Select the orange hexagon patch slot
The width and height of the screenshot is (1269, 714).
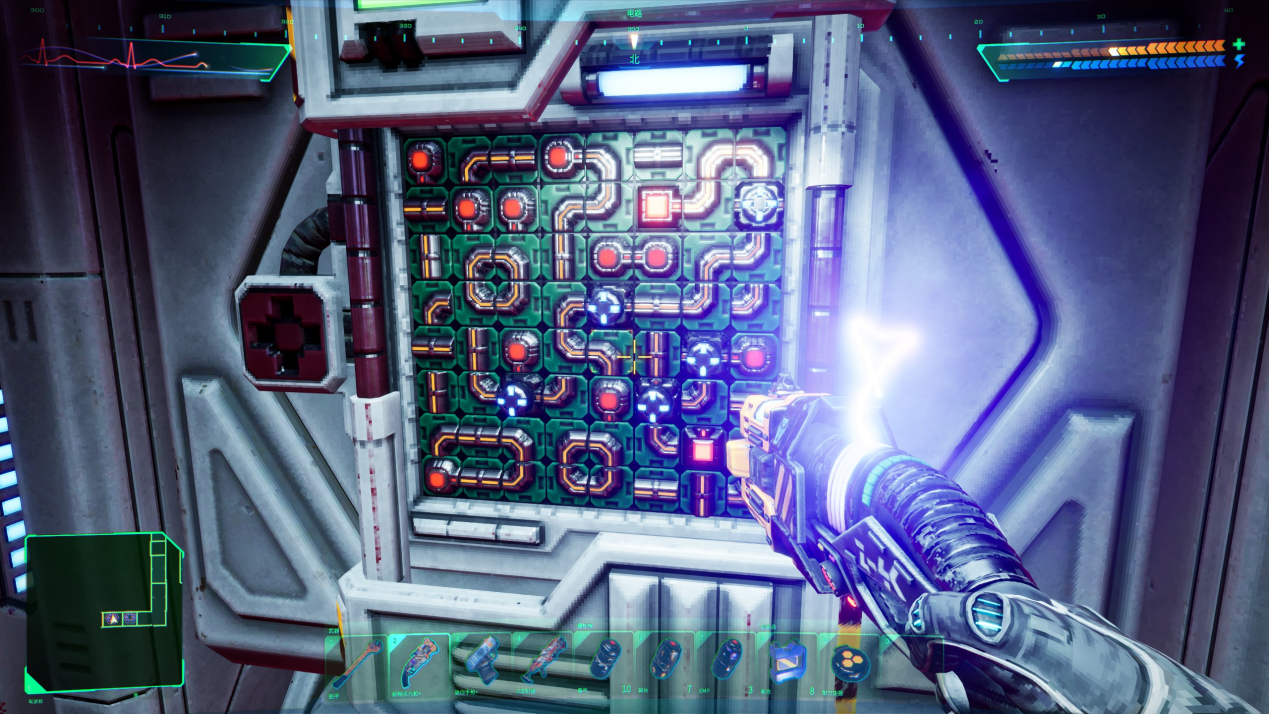pyautogui.click(x=850, y=661)
